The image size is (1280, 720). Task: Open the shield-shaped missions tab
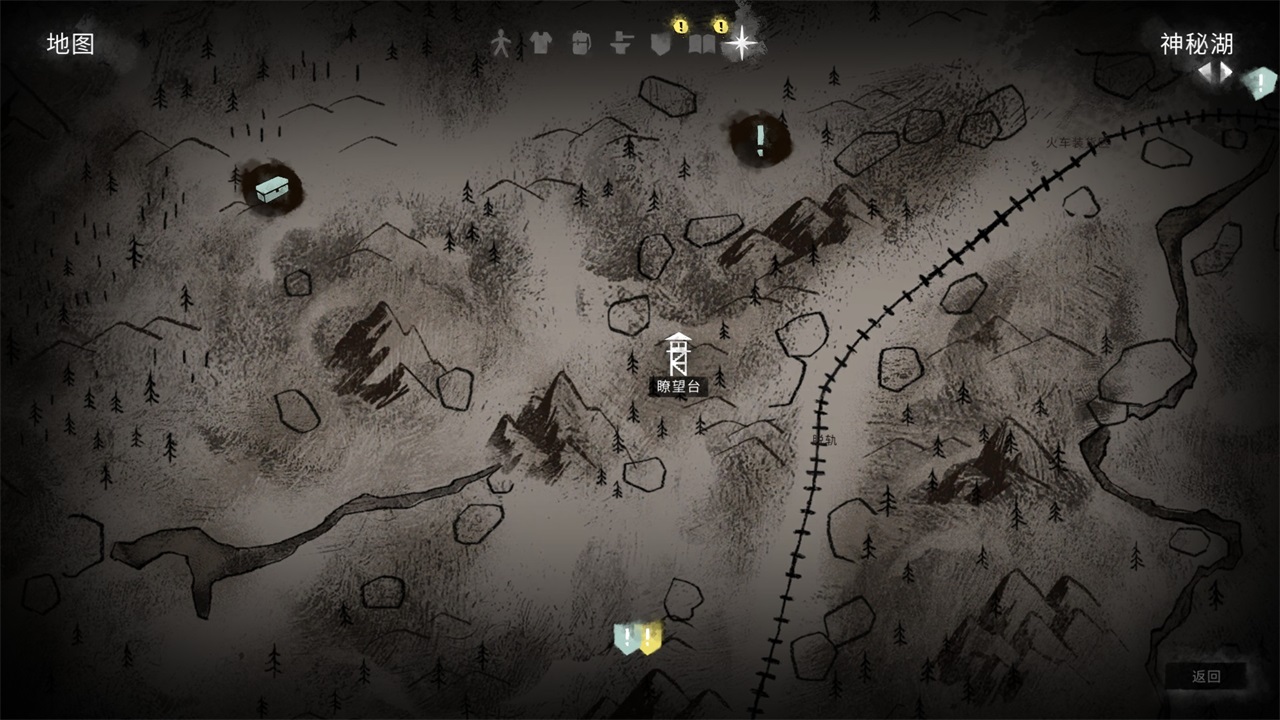[x=659, y=44]
